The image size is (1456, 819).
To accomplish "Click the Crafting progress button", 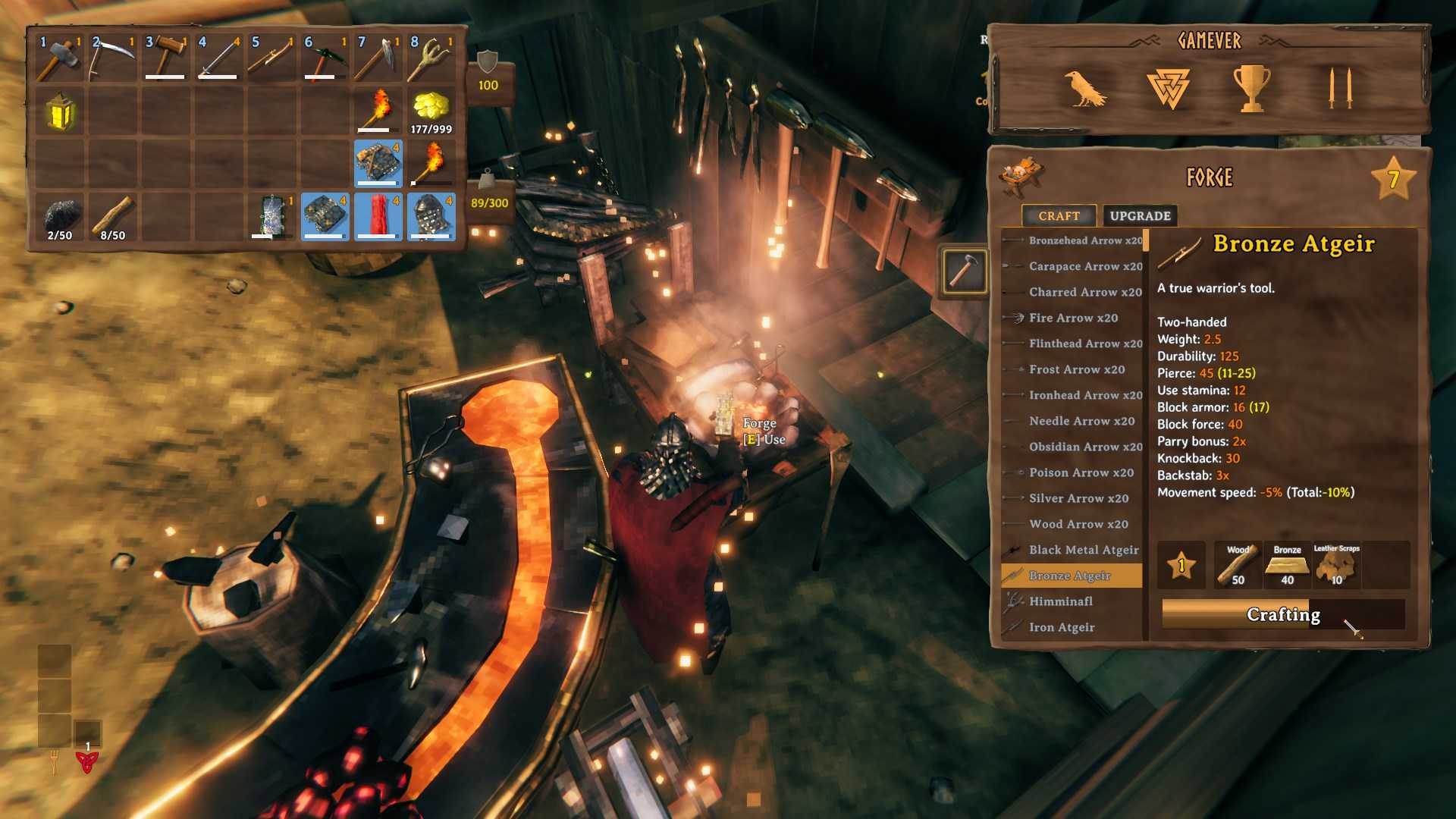I will pyautogui.click(x=1282, y=614).
